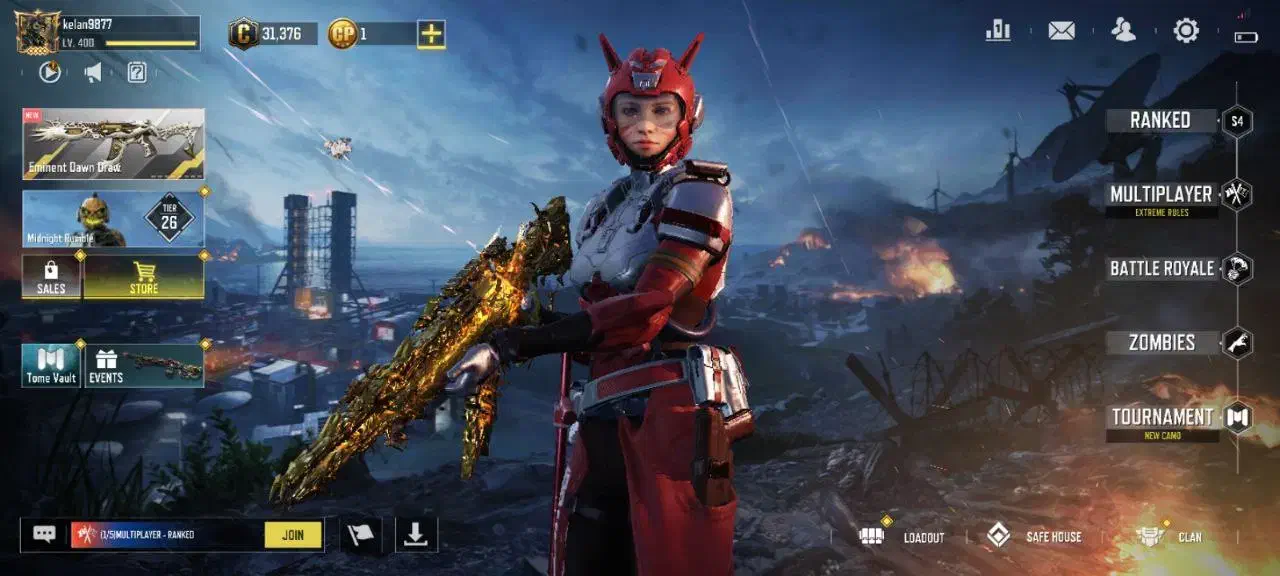Show the Events panel
This screenshot has height=576, width=1280.
pos(144,365)
